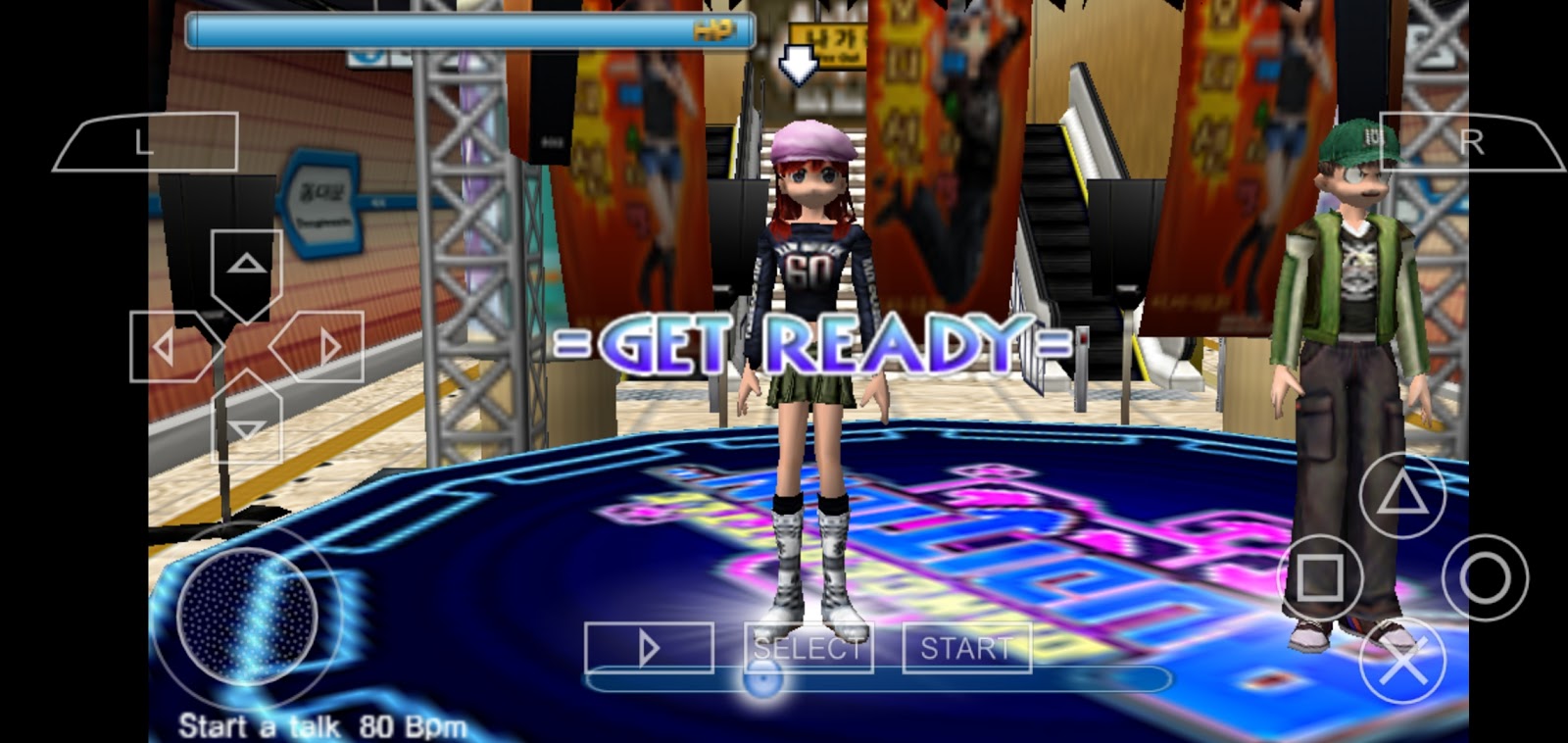
Task: Tap the SELECT button
Action: click(x=808, y=647)
